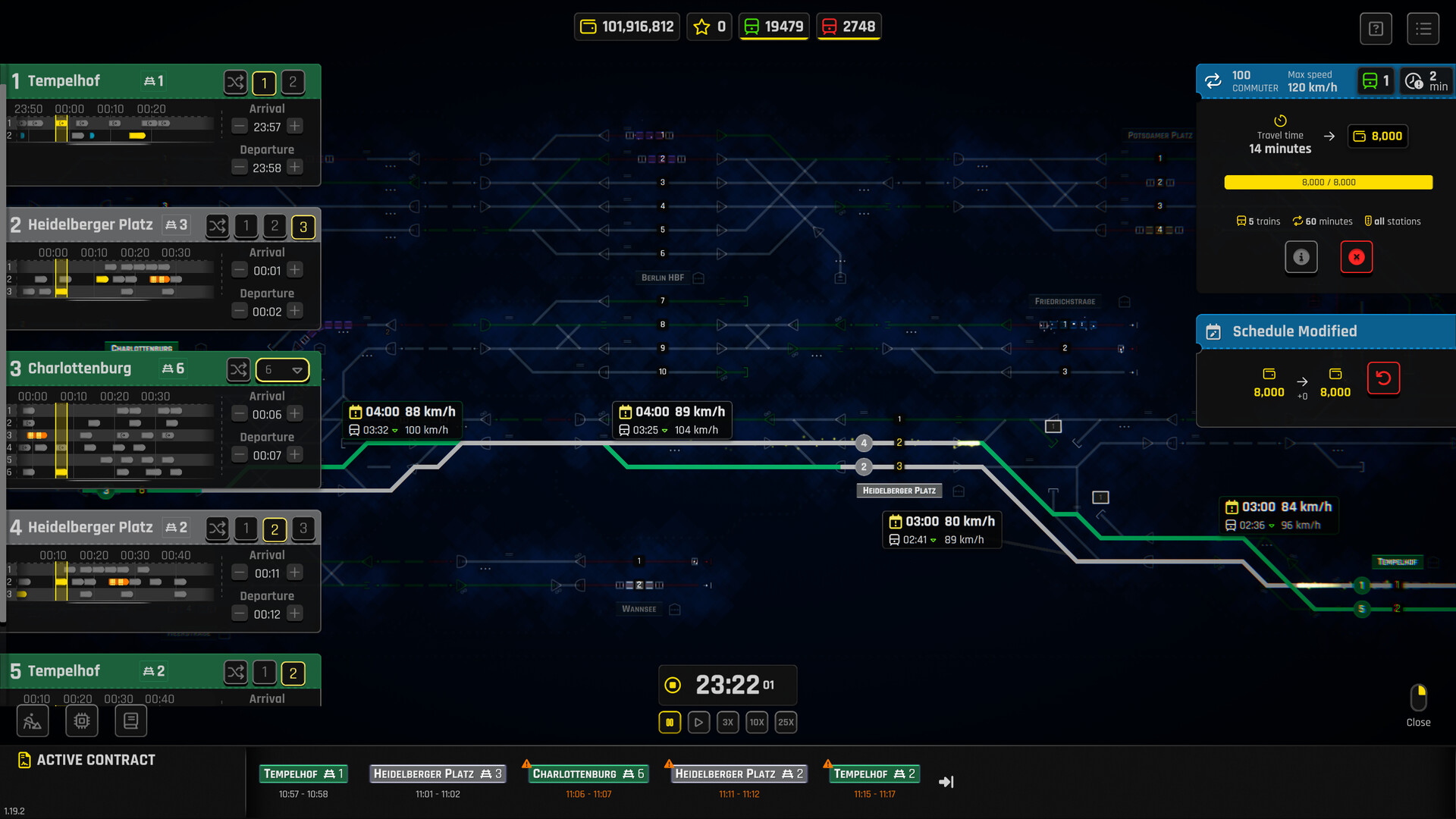Viewport: 1456px width, 819px height.
Task: Select Charlottenburg 6 stop in bottom timetable
Action: [588, 773]
